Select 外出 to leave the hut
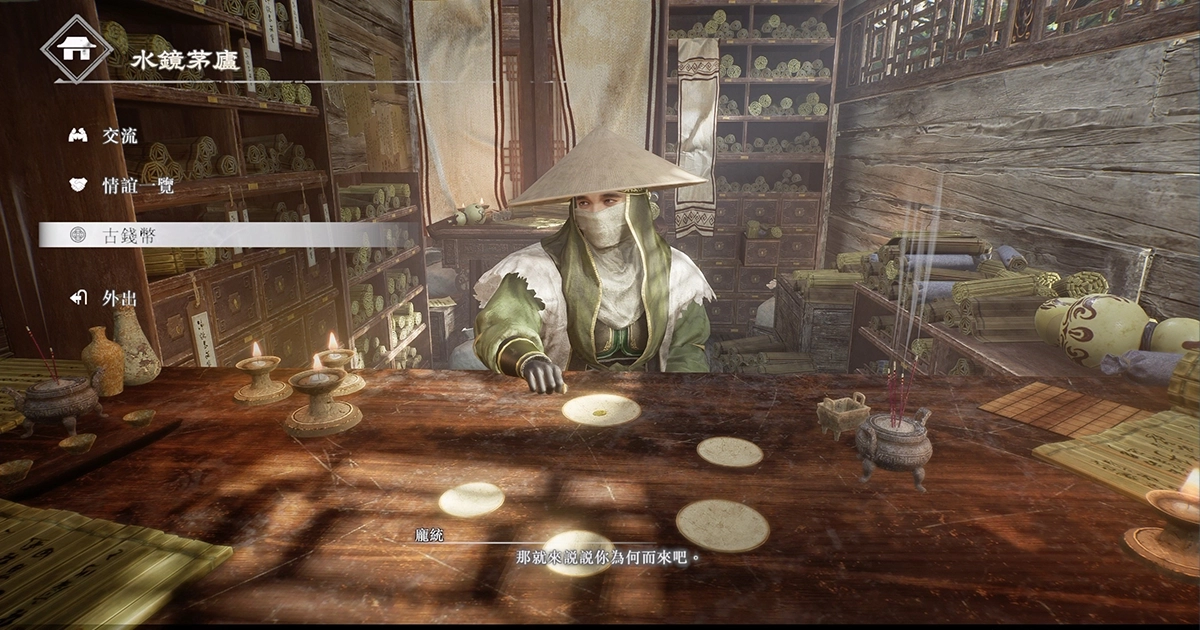Image resolution: width=1200 pixels, height=630 pixels. coord(119,298)
